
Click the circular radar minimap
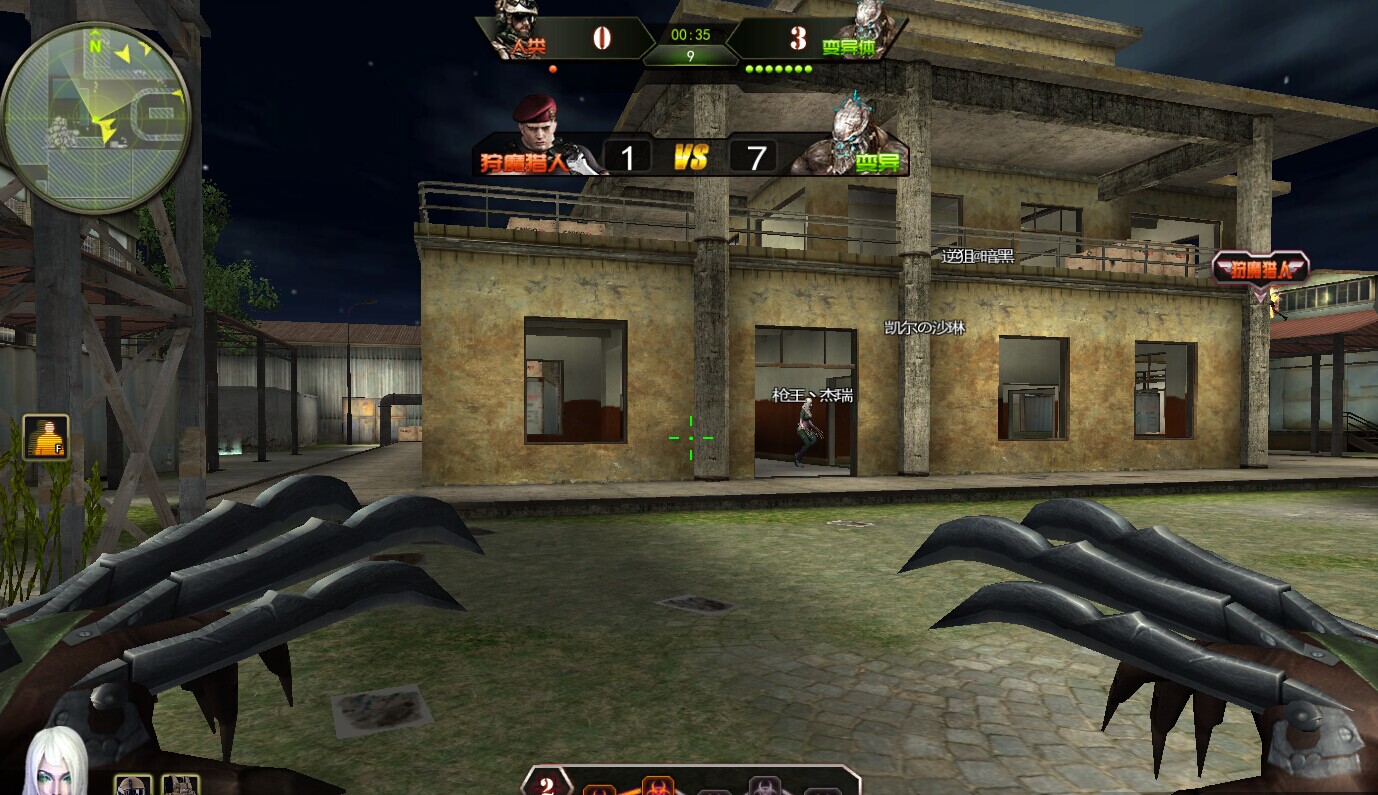pyautogui.click(x=95, y=116)
